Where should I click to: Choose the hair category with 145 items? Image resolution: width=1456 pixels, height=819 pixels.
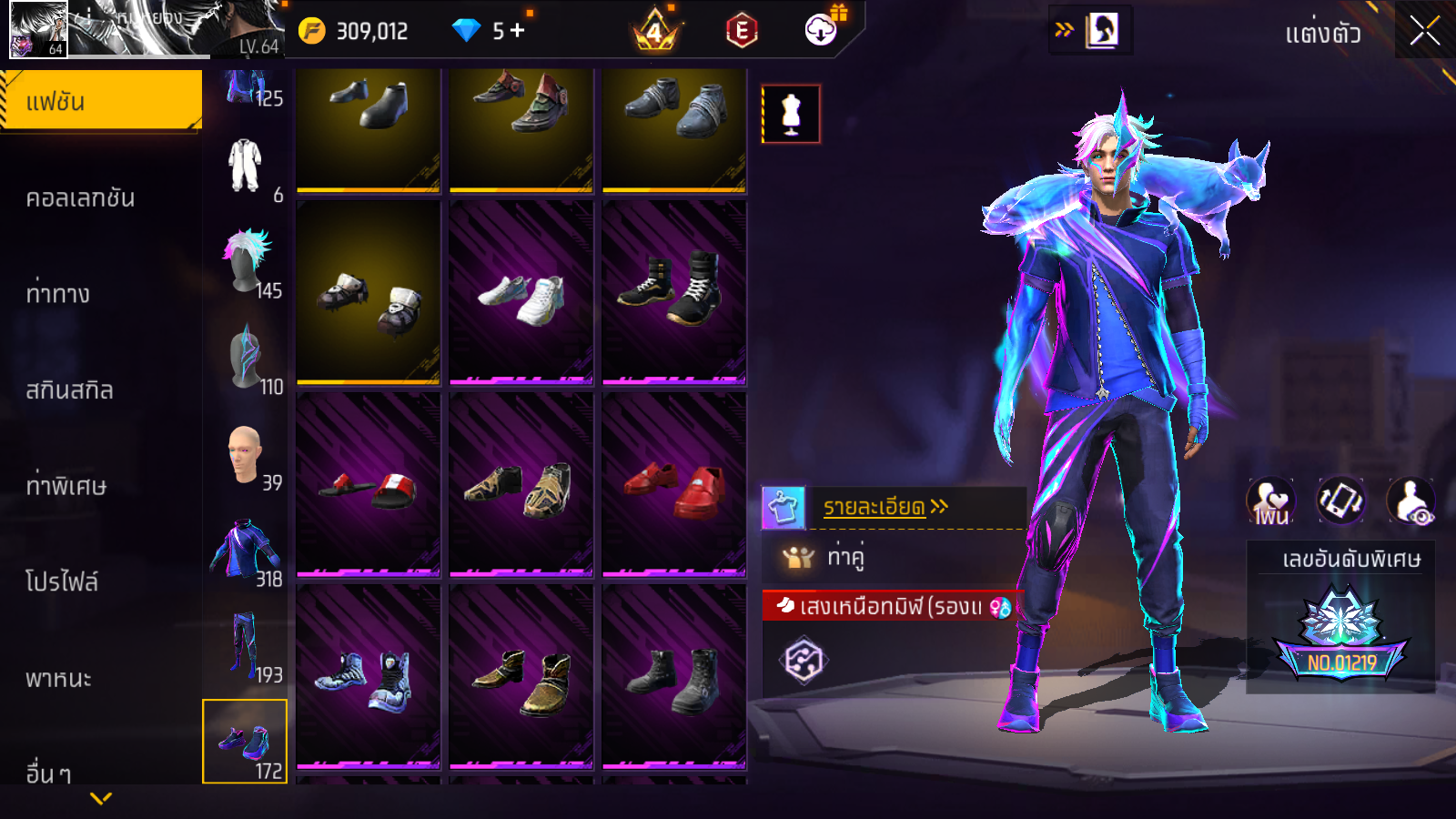[x=246, y=263]
